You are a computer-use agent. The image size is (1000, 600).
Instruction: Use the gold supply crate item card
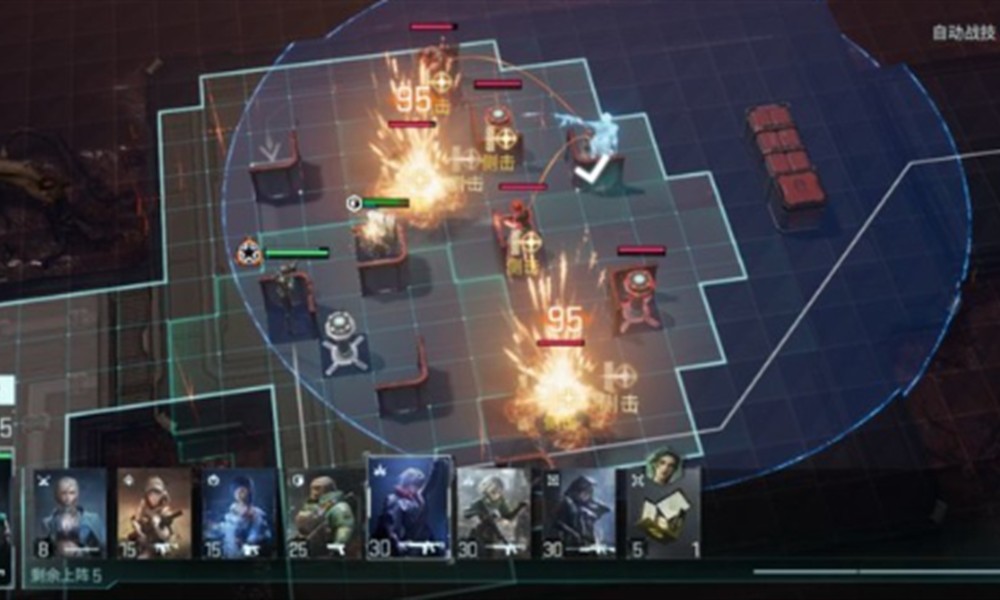[x=664, y=513]
